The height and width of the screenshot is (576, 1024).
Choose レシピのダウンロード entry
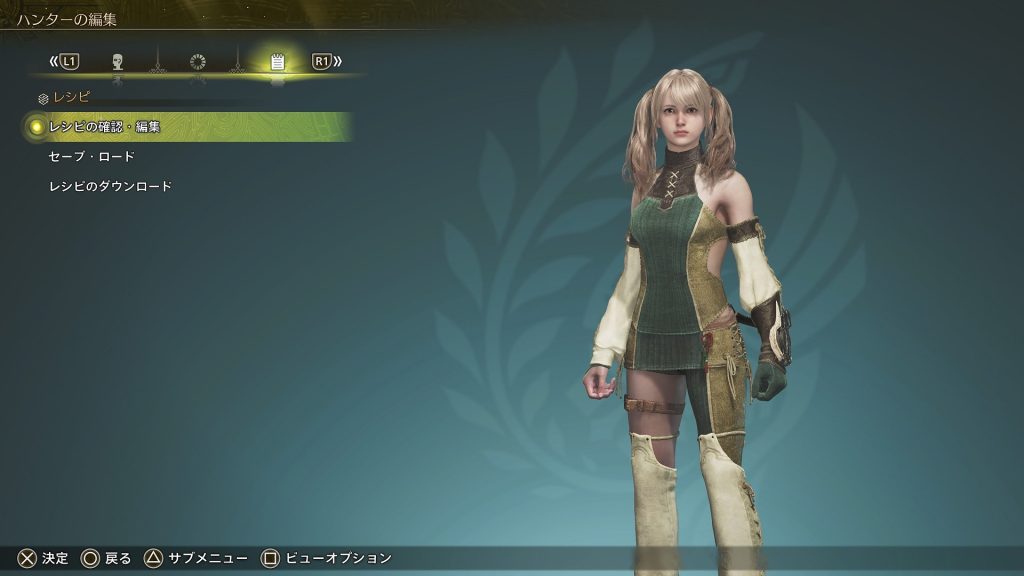[x=110, y=186]
